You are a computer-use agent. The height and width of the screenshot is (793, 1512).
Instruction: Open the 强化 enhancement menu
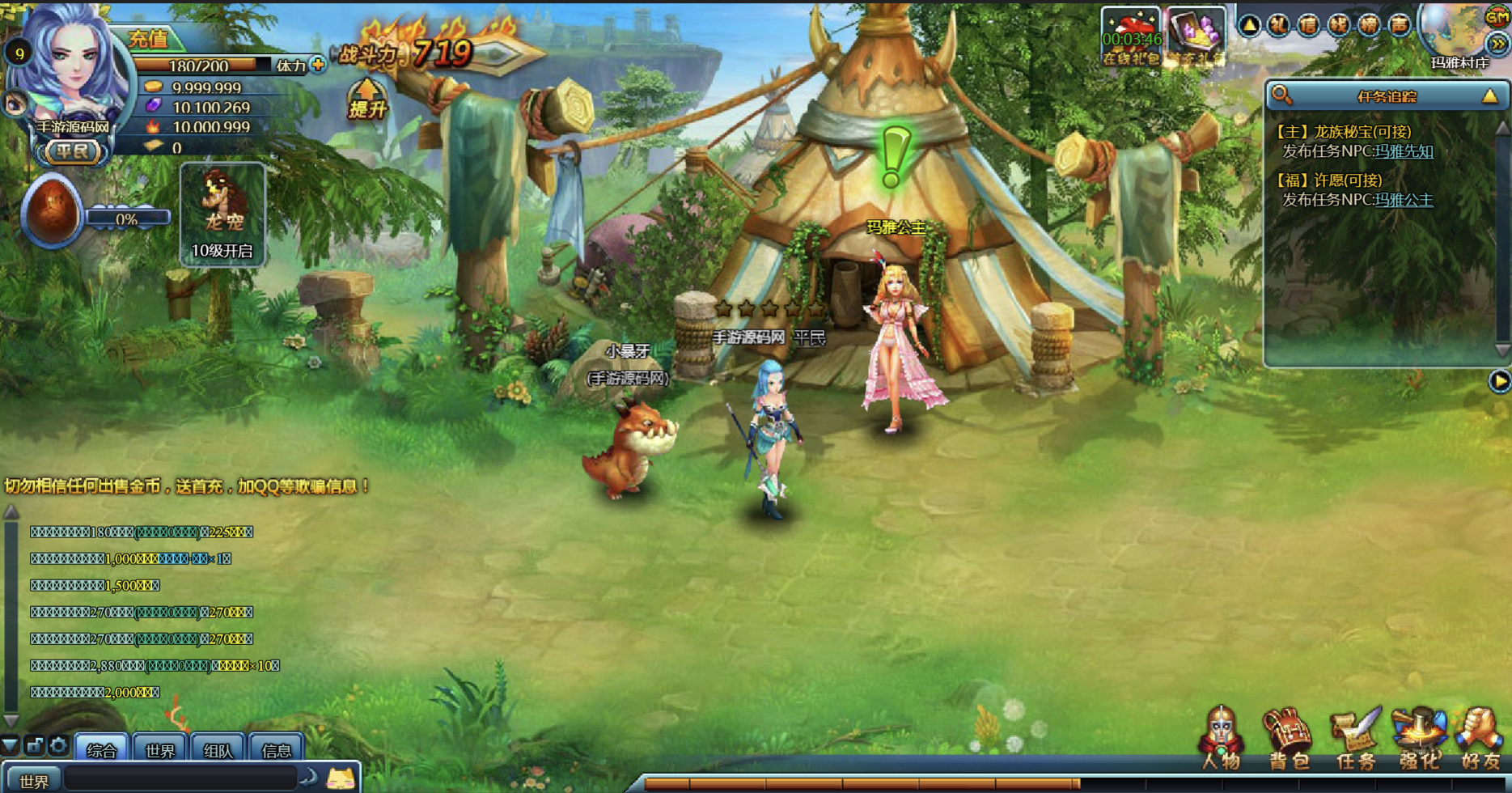pyautogui.click(x=1420, y=740)
